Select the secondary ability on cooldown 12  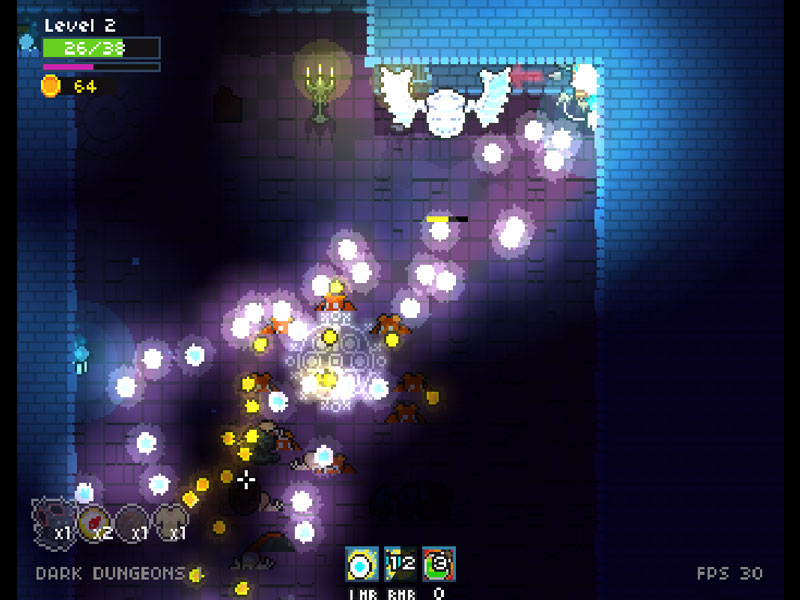(400, 565)
